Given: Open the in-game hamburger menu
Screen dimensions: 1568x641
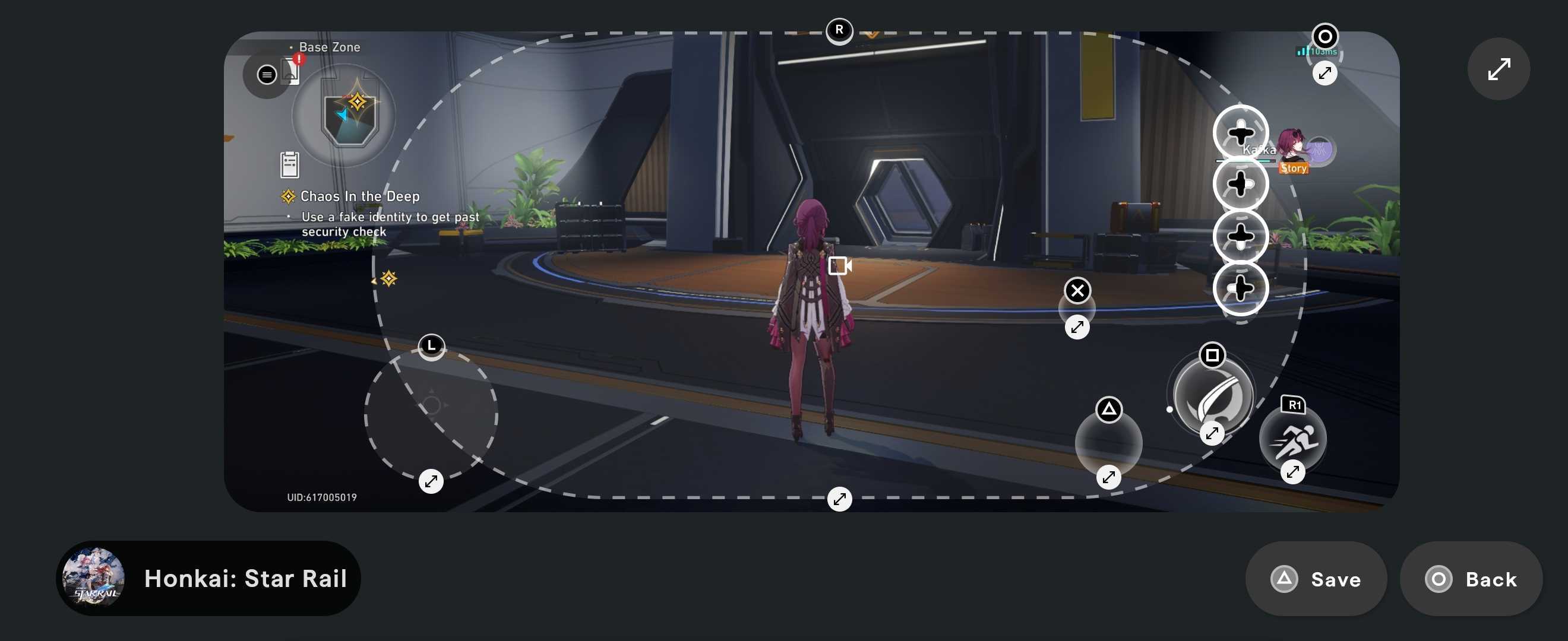Looking at the screenshot, I should 267,74.
